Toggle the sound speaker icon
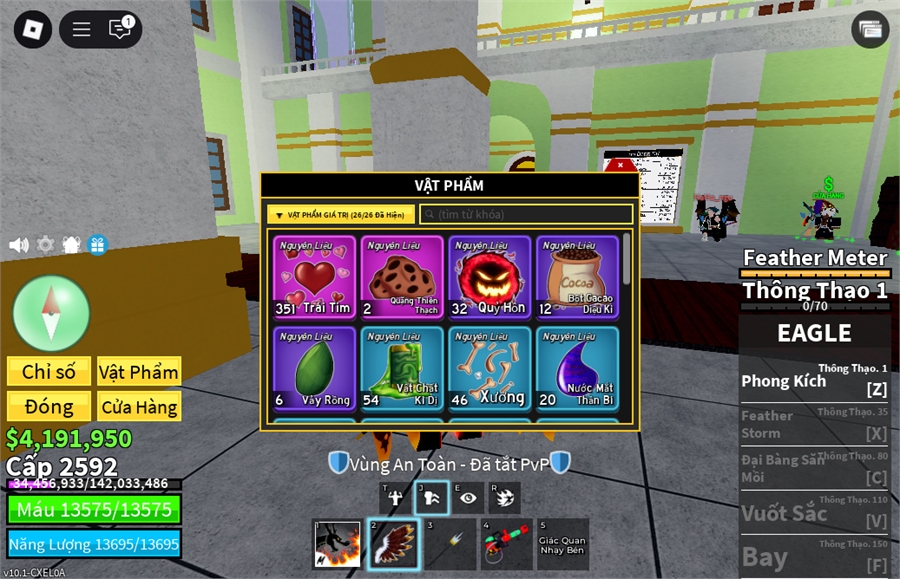Screen dimensions: 900x579 [19, 245]
